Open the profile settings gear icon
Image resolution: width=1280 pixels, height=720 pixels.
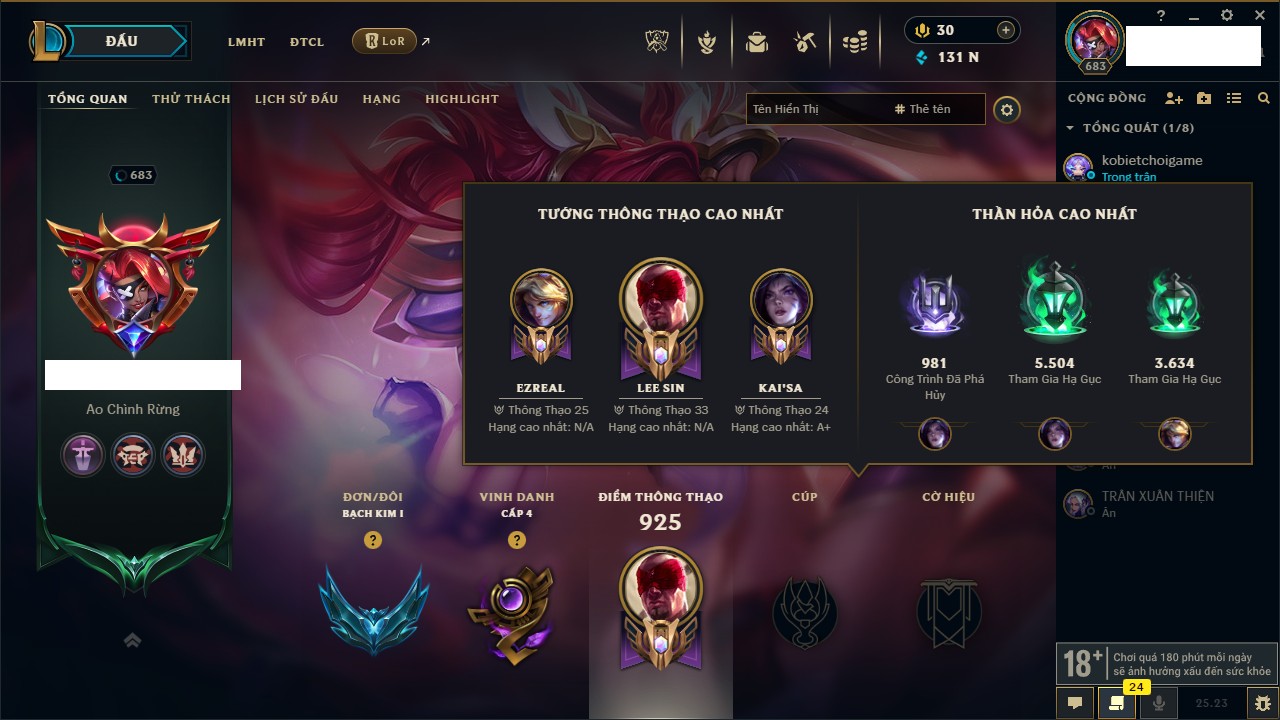tap(1007, 110)
